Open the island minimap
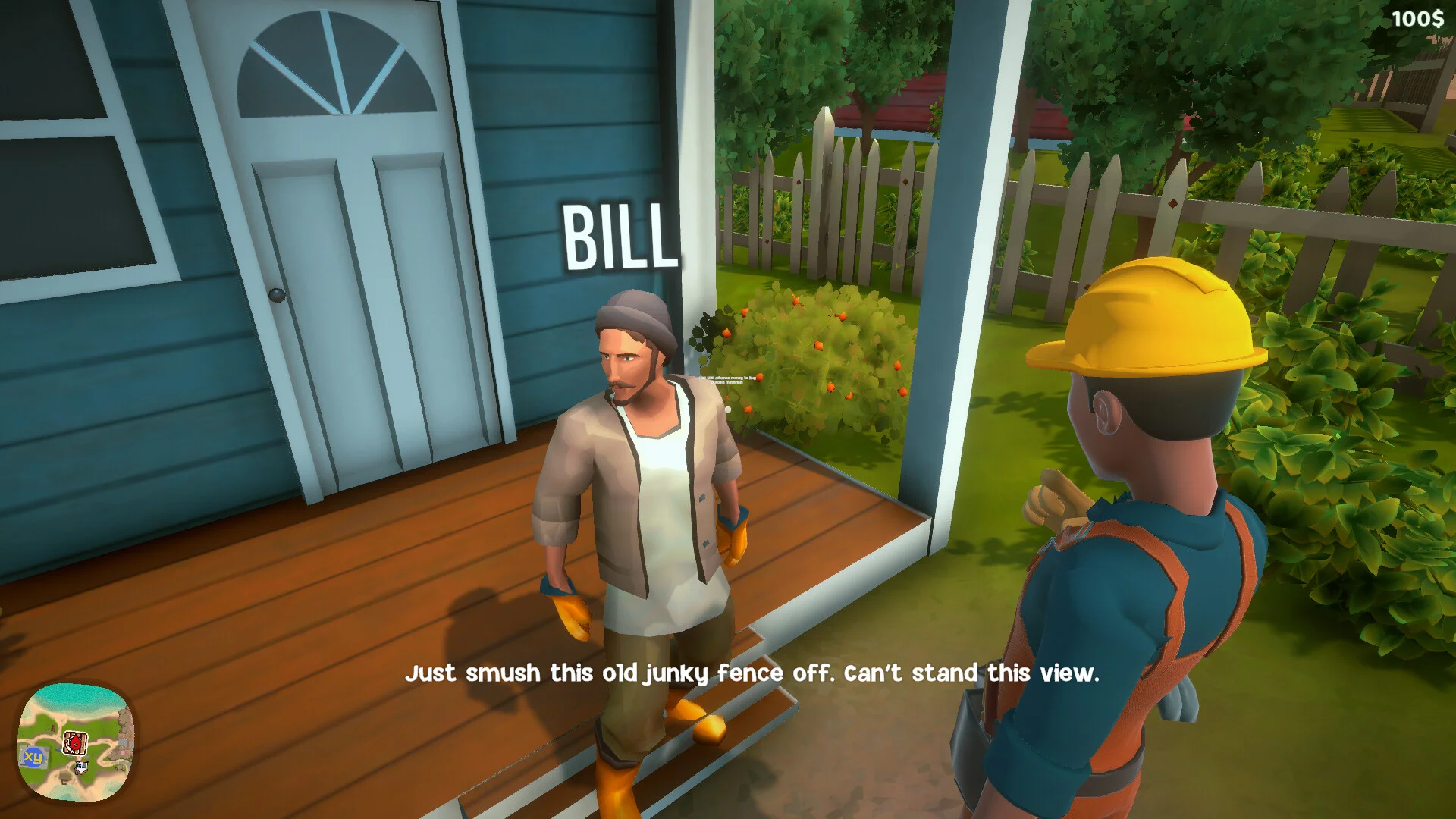Screen dimensions: 1456x819 pyautogui.click(x=76, y=741)
